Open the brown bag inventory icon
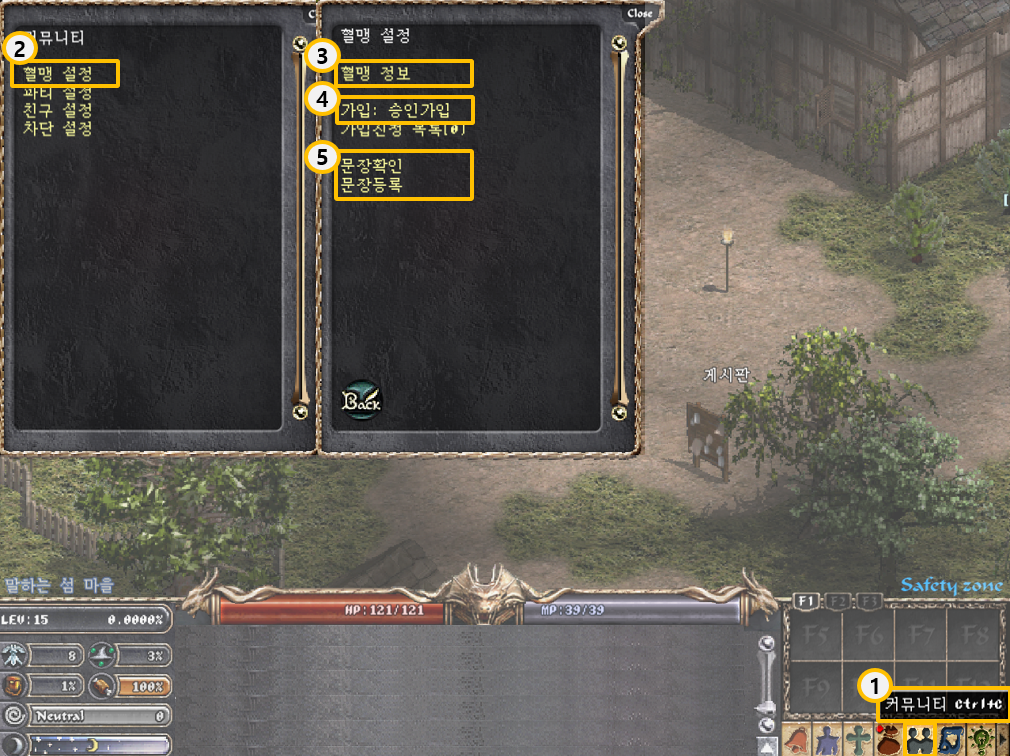 (887, 741)
